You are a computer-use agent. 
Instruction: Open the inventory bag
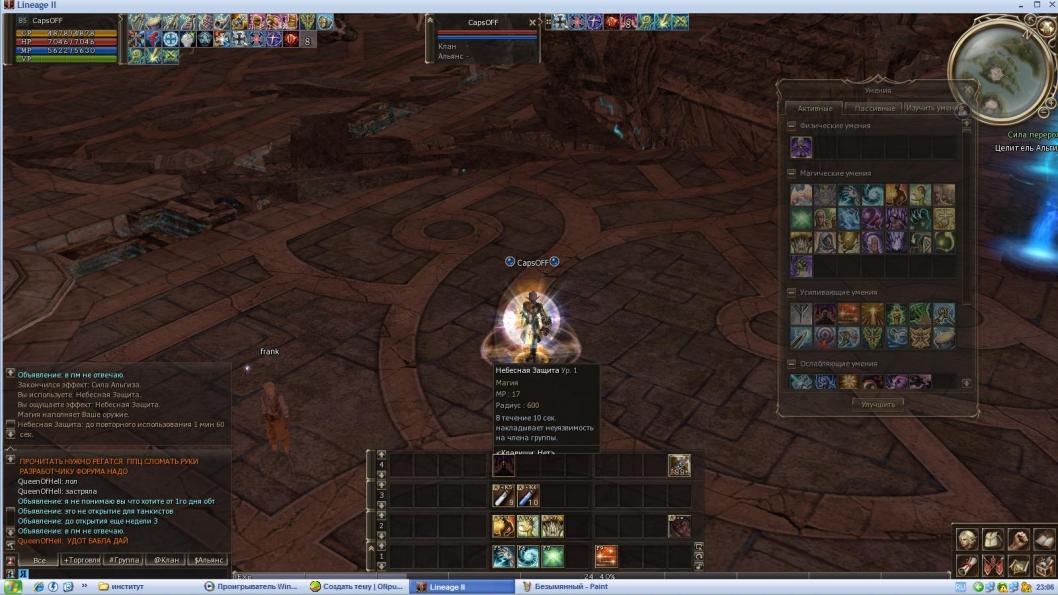pyautogui.click(x=993, y=539)
